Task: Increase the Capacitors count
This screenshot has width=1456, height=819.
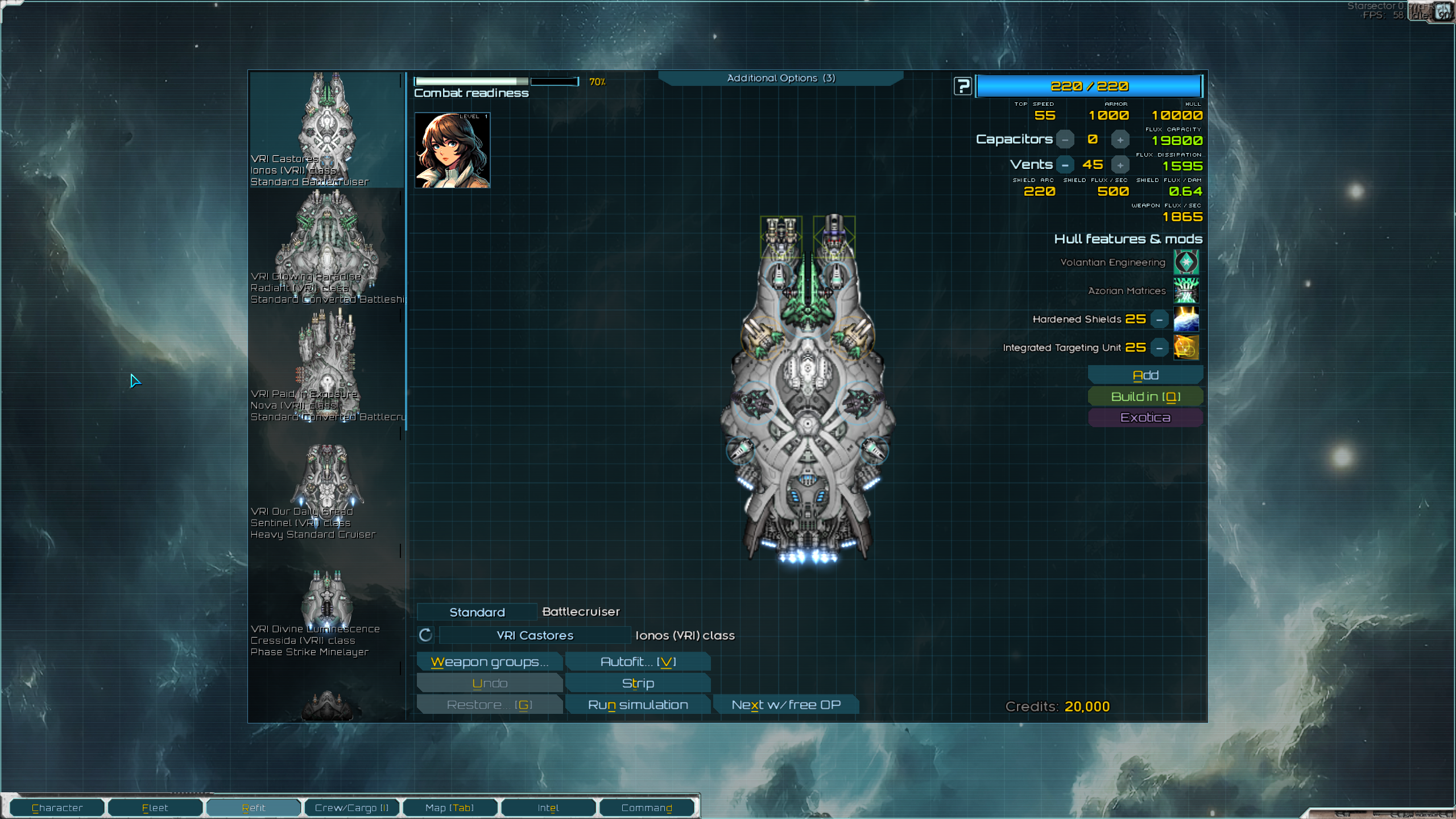Action: point(1120,140)
